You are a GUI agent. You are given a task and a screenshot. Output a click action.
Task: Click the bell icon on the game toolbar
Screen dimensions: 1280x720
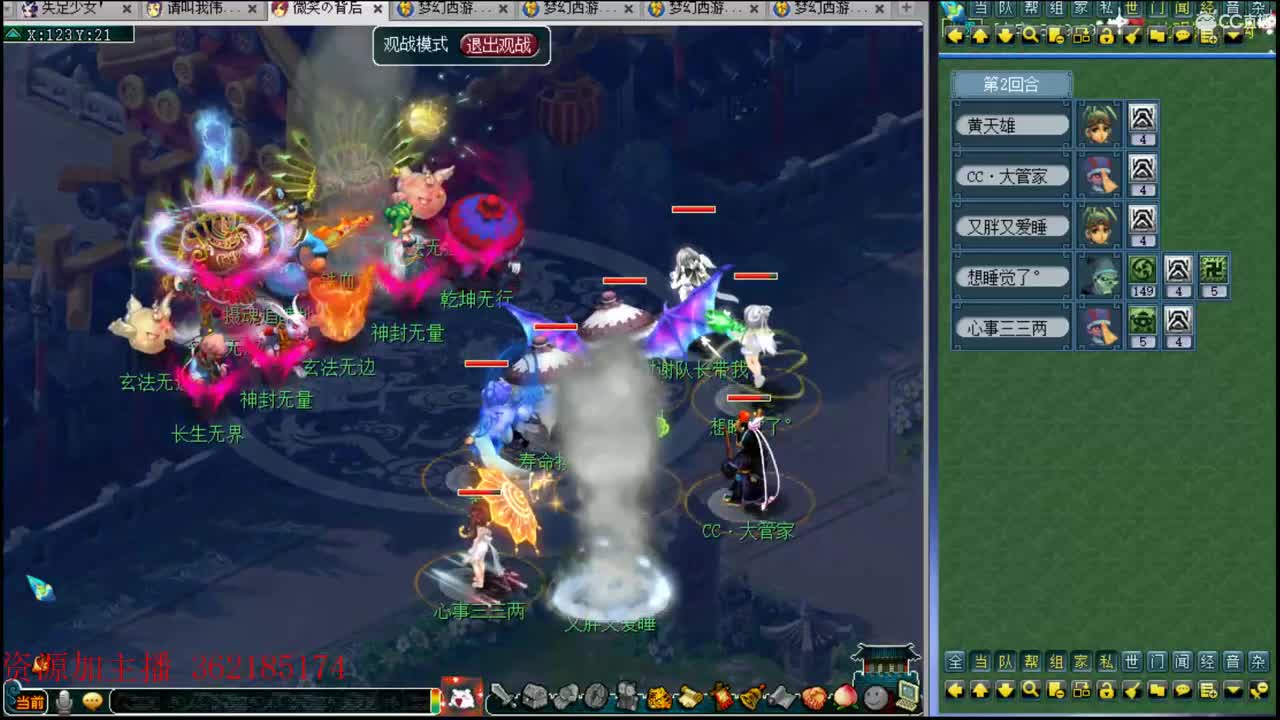point(752,696)
